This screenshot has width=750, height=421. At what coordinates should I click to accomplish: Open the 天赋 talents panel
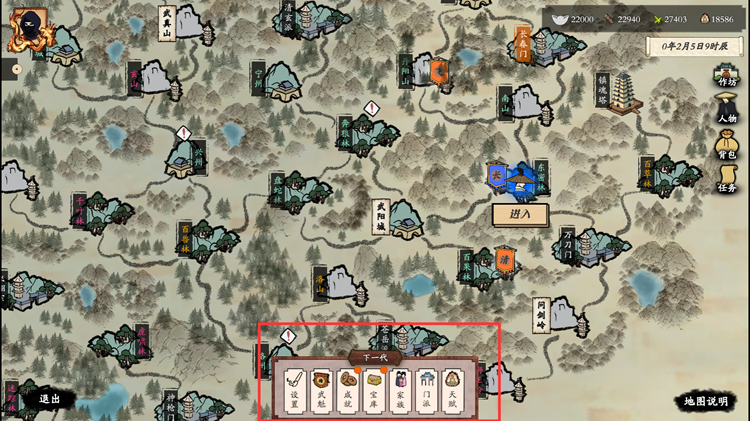(452, 392)
